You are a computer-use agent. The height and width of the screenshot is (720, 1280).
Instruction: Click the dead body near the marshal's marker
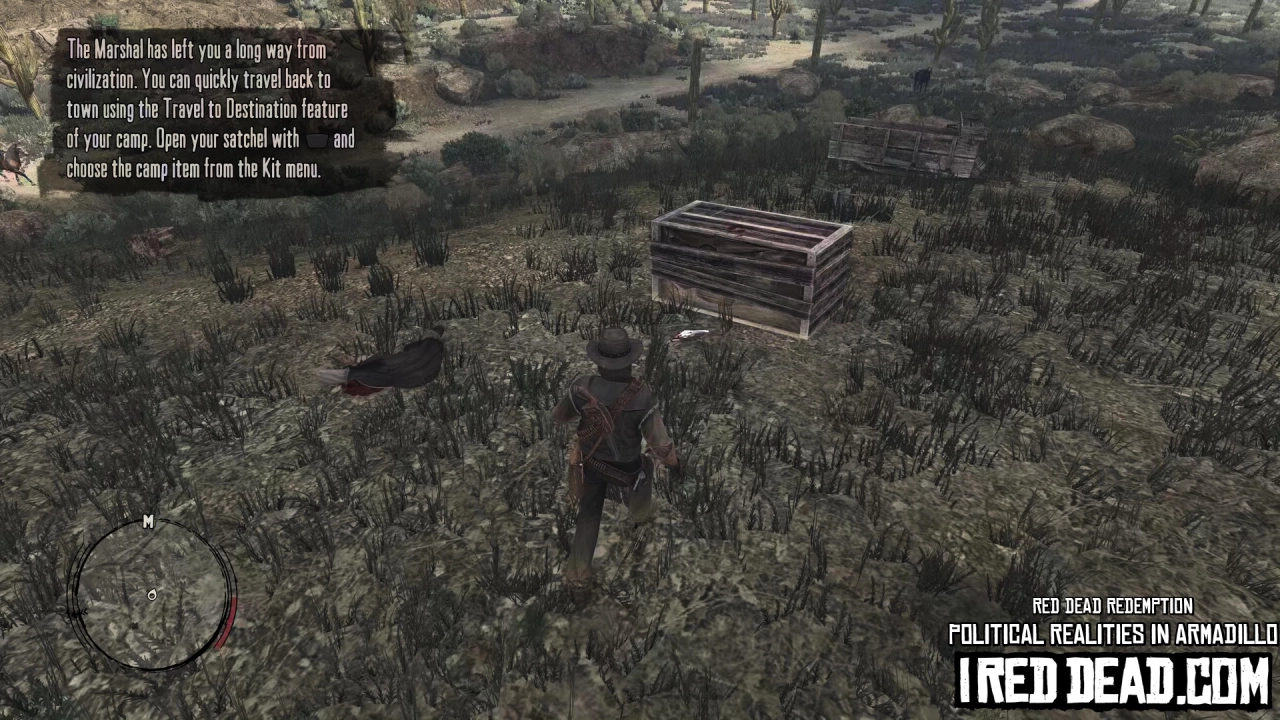[x=385, y=365]
